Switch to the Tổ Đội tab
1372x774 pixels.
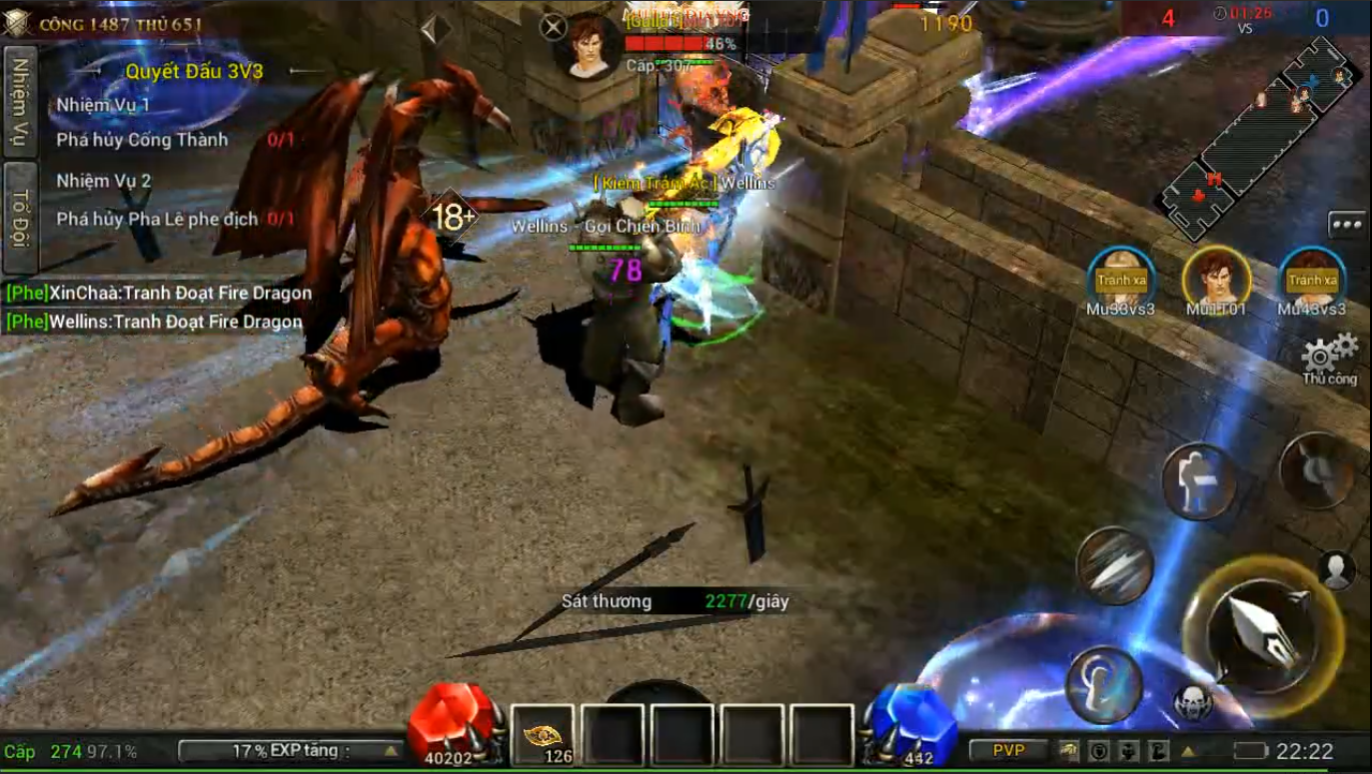[19, 218]
